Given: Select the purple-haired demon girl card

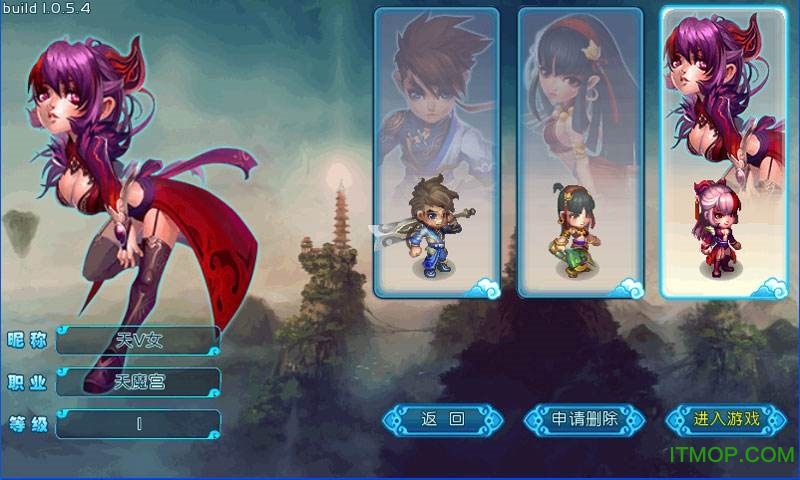Looking at the screenshot, I should 723,152.
